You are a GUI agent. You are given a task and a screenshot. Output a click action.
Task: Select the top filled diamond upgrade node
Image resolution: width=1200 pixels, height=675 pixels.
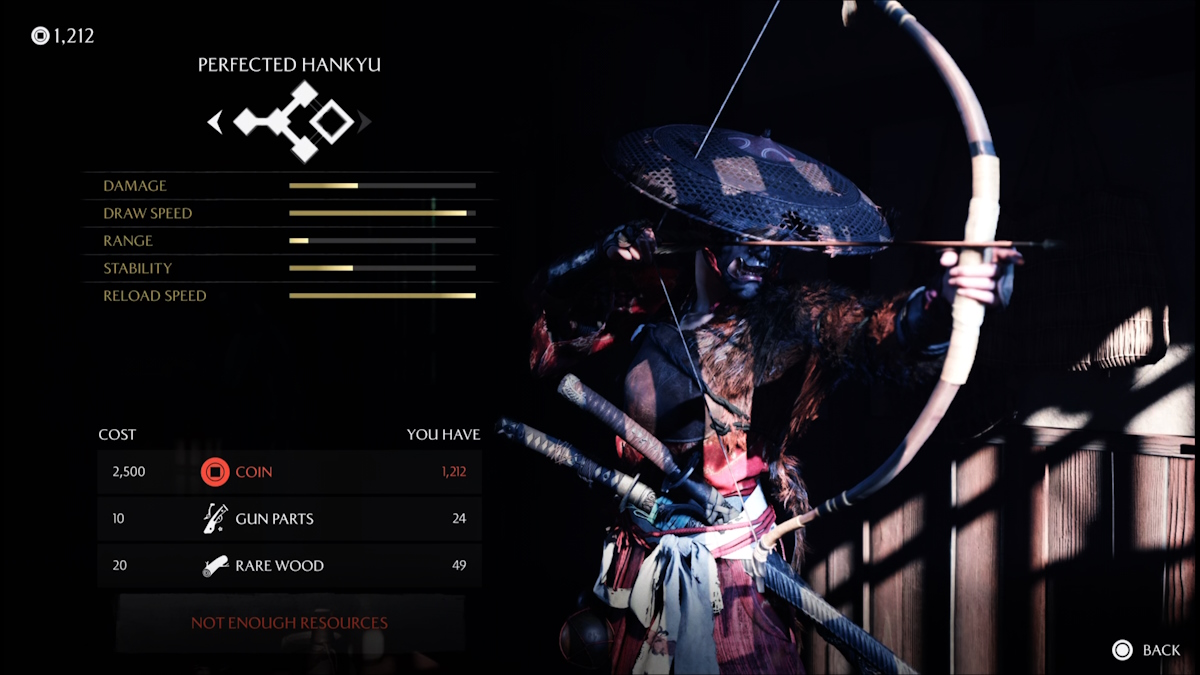(304, 96)
